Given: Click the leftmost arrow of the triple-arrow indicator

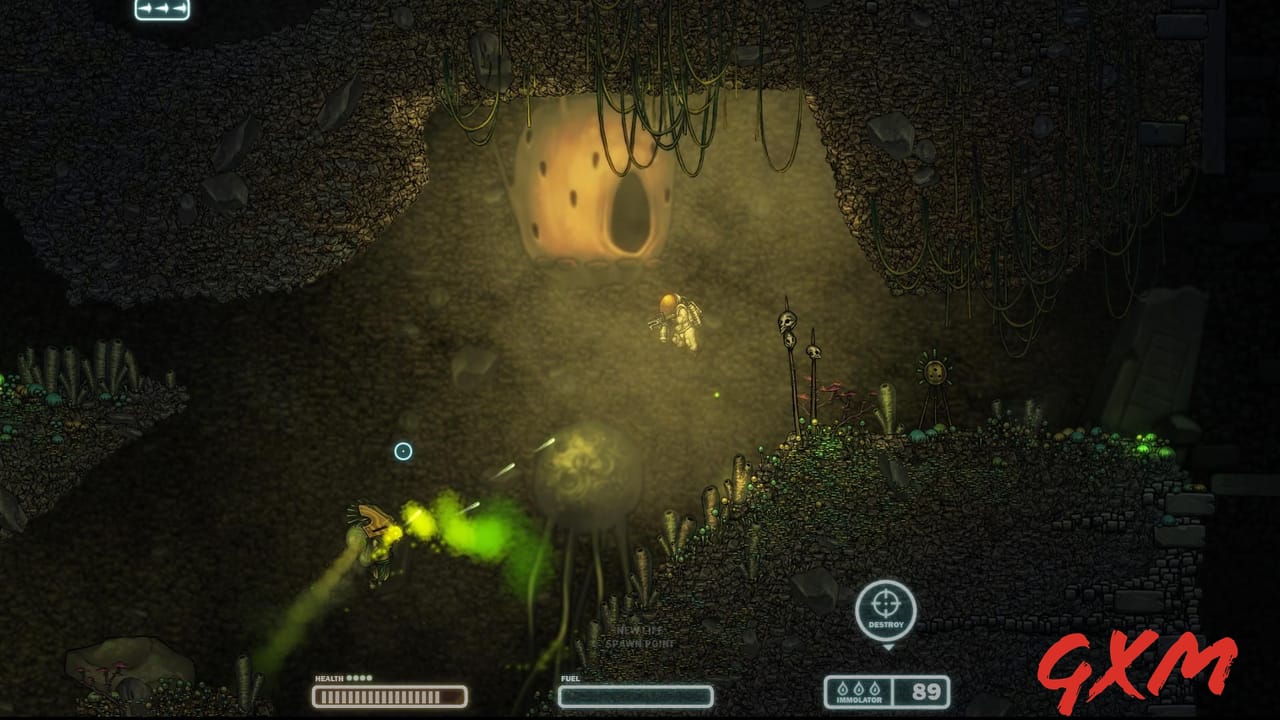Looking at the screenshot, I should click(144, 8).
